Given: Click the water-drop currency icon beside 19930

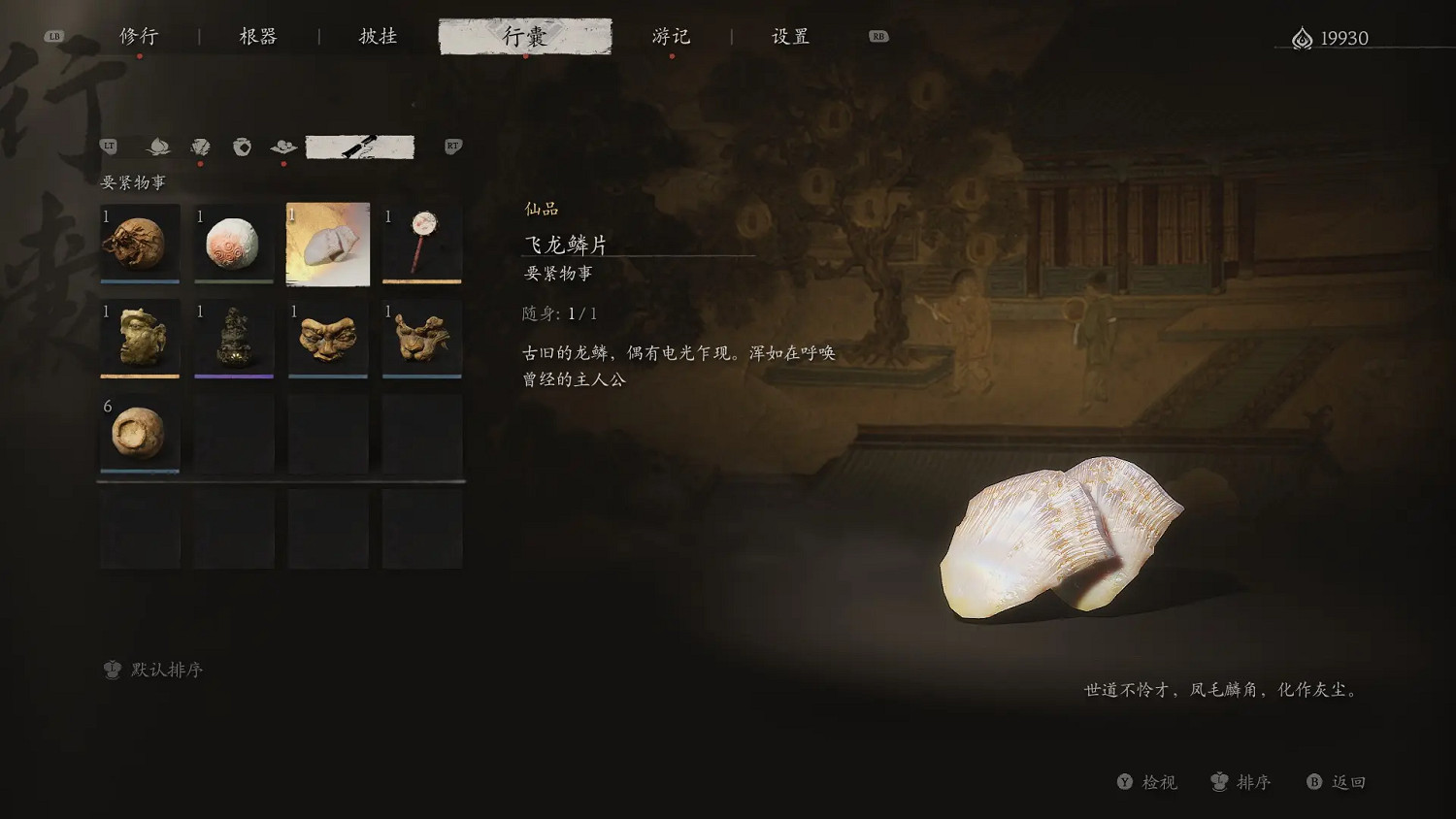Looking at the screenshot, I should (1301, 37).
